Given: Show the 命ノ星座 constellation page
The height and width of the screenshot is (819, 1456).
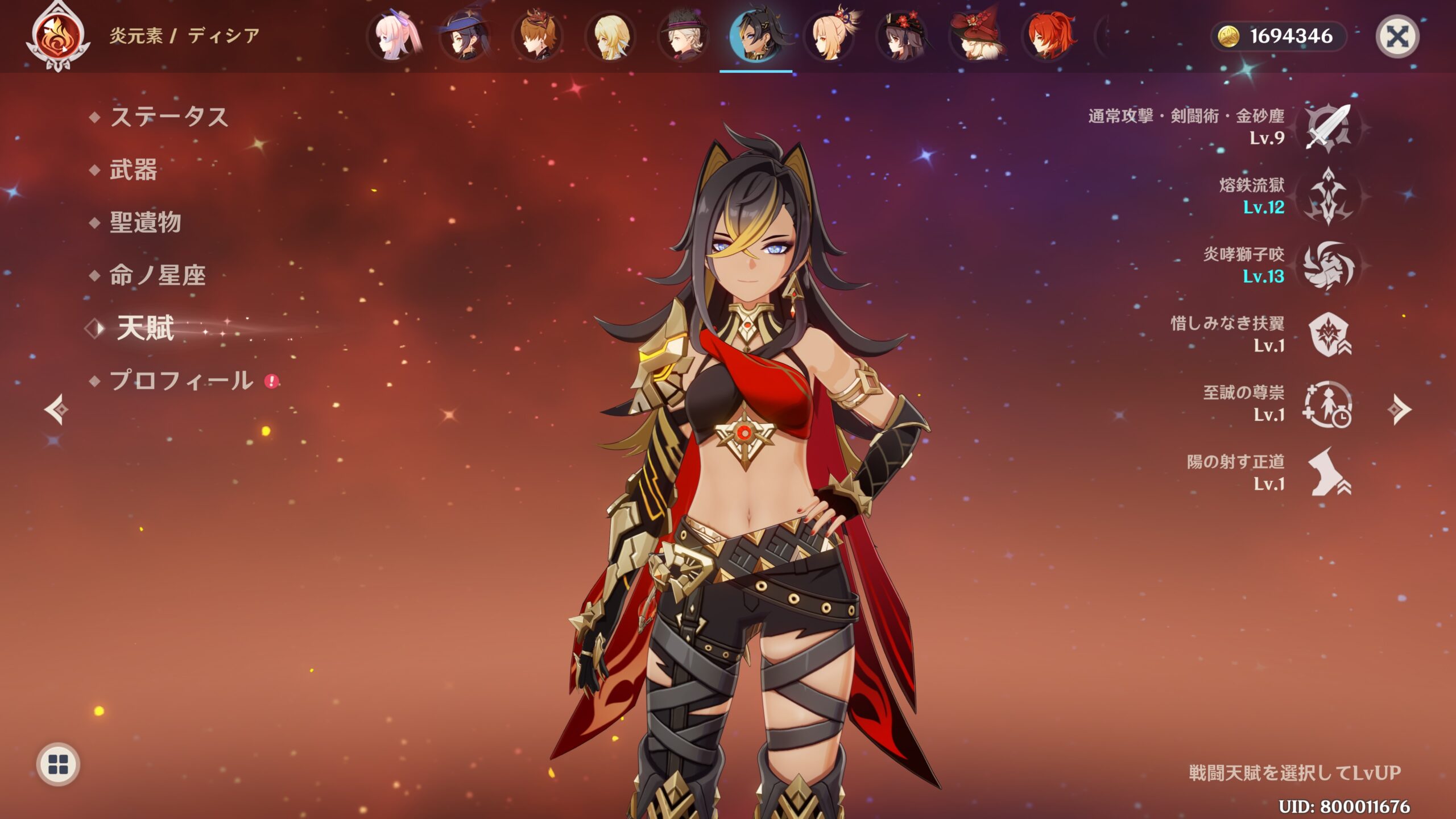Looking at the screenshot, I should coord(158,275).
